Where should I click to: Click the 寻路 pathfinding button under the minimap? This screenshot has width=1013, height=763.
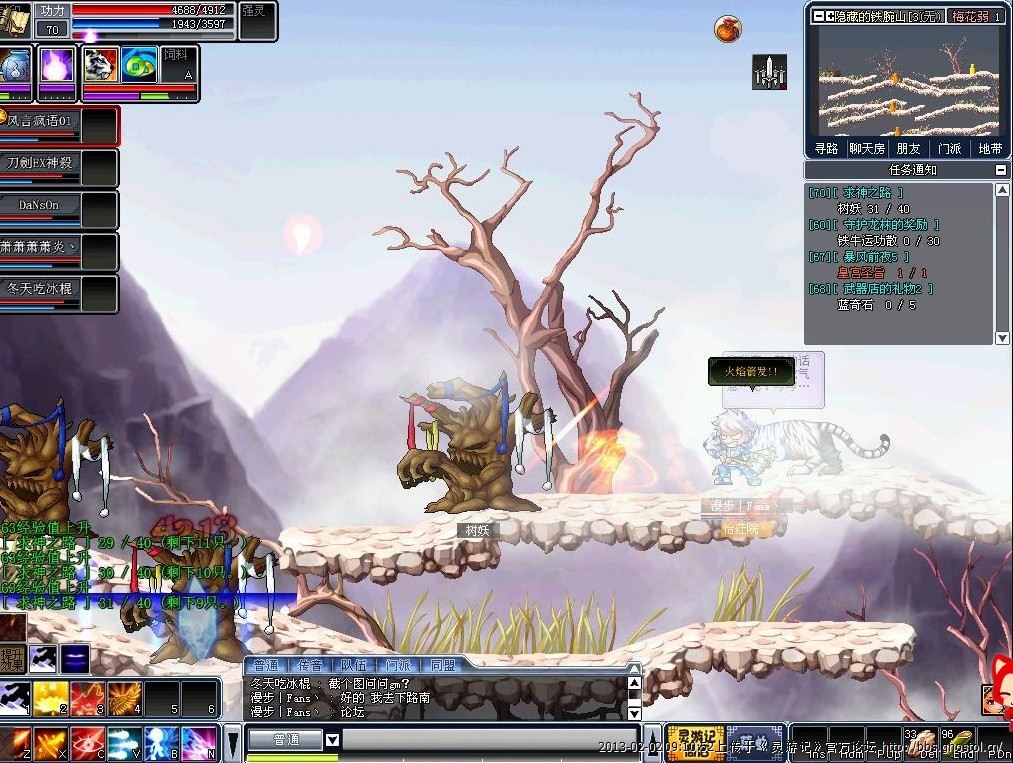pos(826,148)
